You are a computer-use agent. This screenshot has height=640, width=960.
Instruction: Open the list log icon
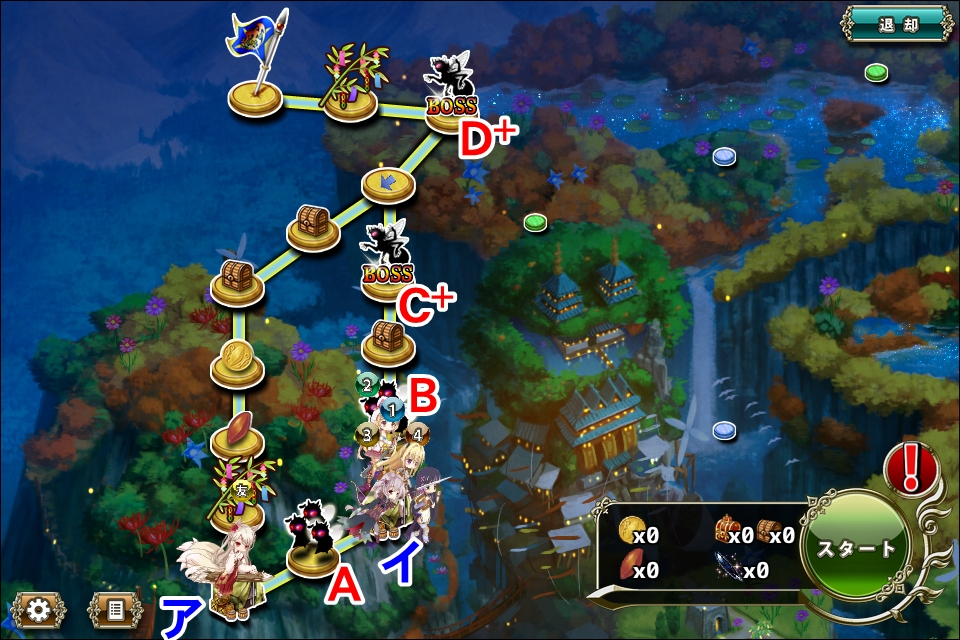click(114, 609)
